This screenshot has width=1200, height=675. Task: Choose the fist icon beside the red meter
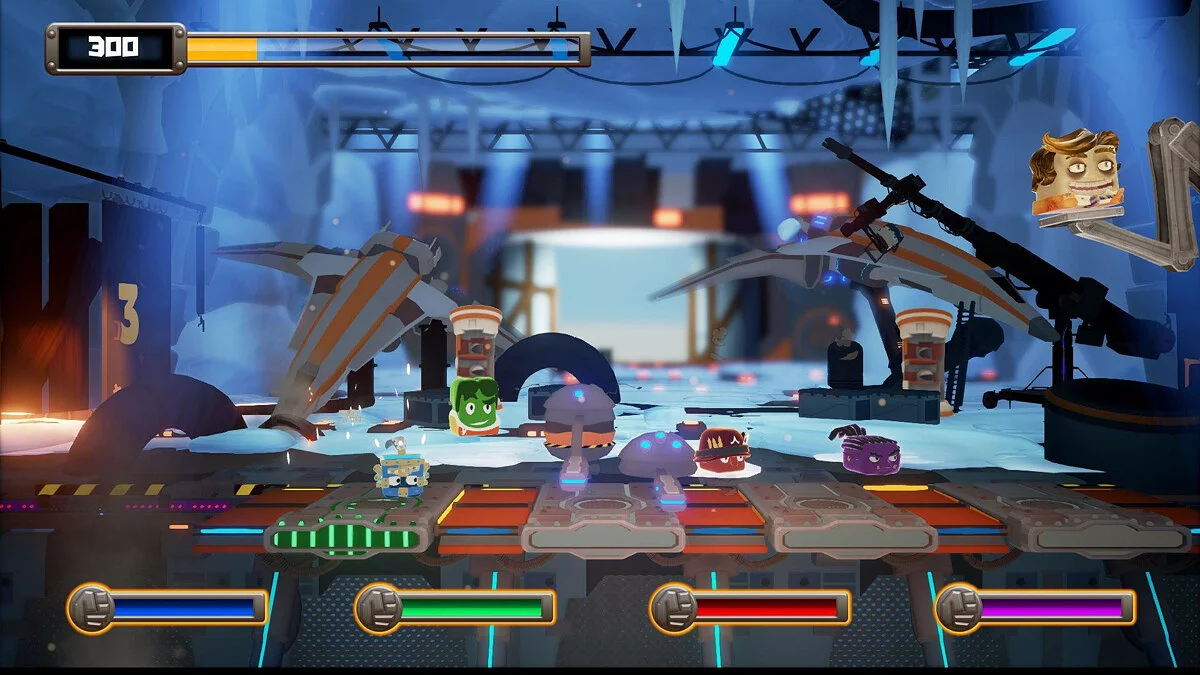(674, 608)
